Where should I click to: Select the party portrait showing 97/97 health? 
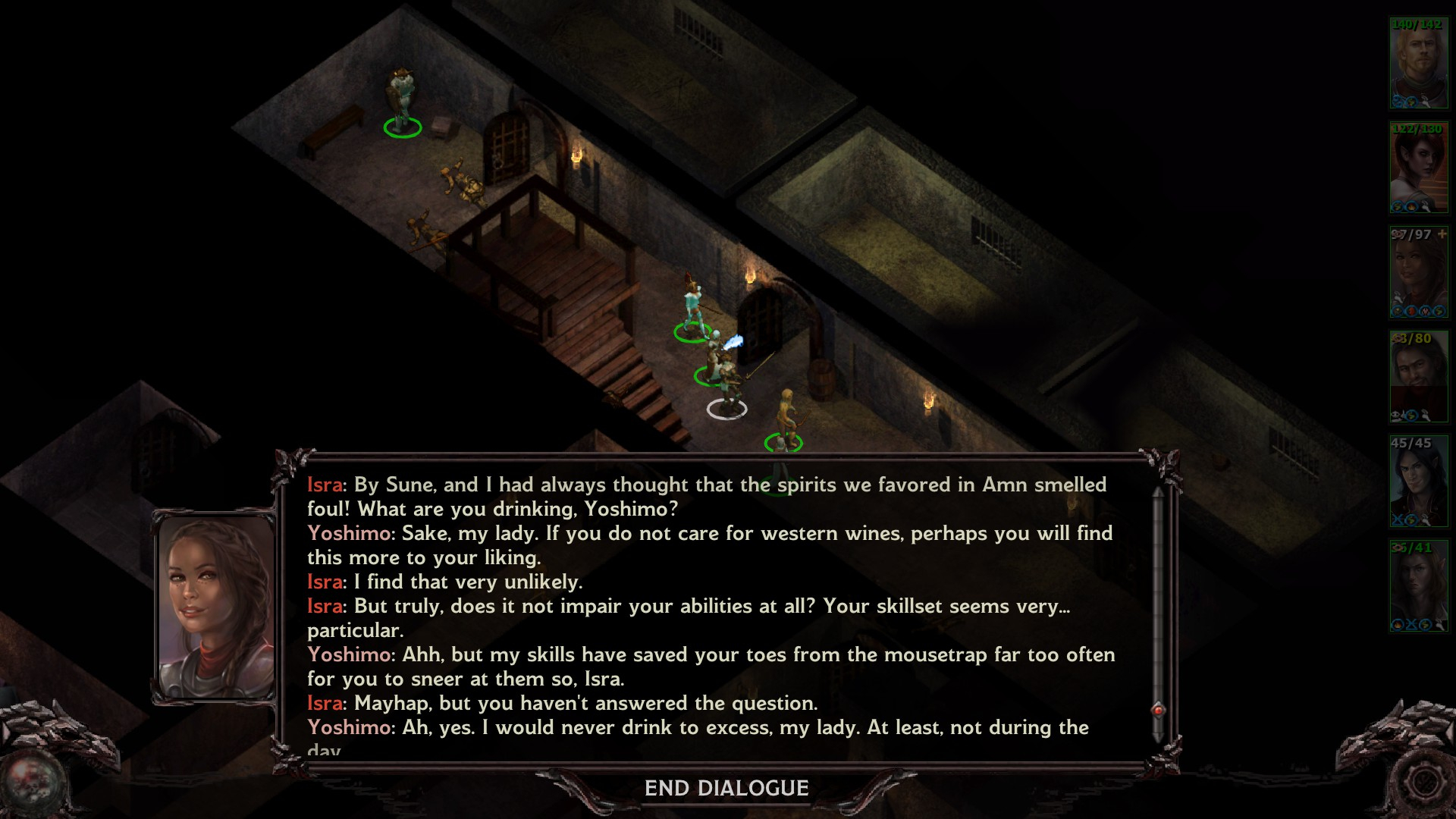pos(1418,271)
